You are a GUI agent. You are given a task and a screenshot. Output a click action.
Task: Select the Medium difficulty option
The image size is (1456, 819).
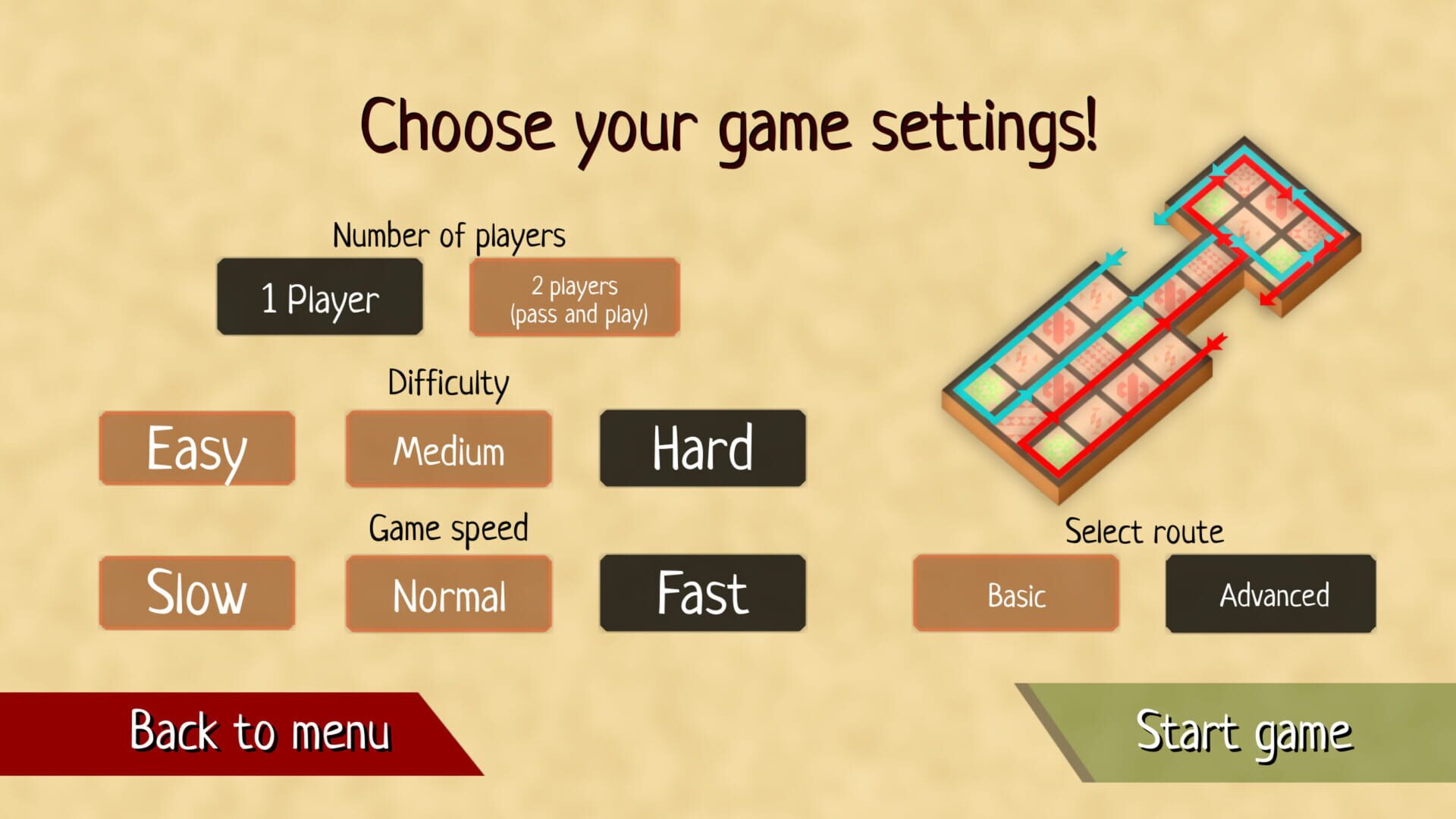coord(448,449)
